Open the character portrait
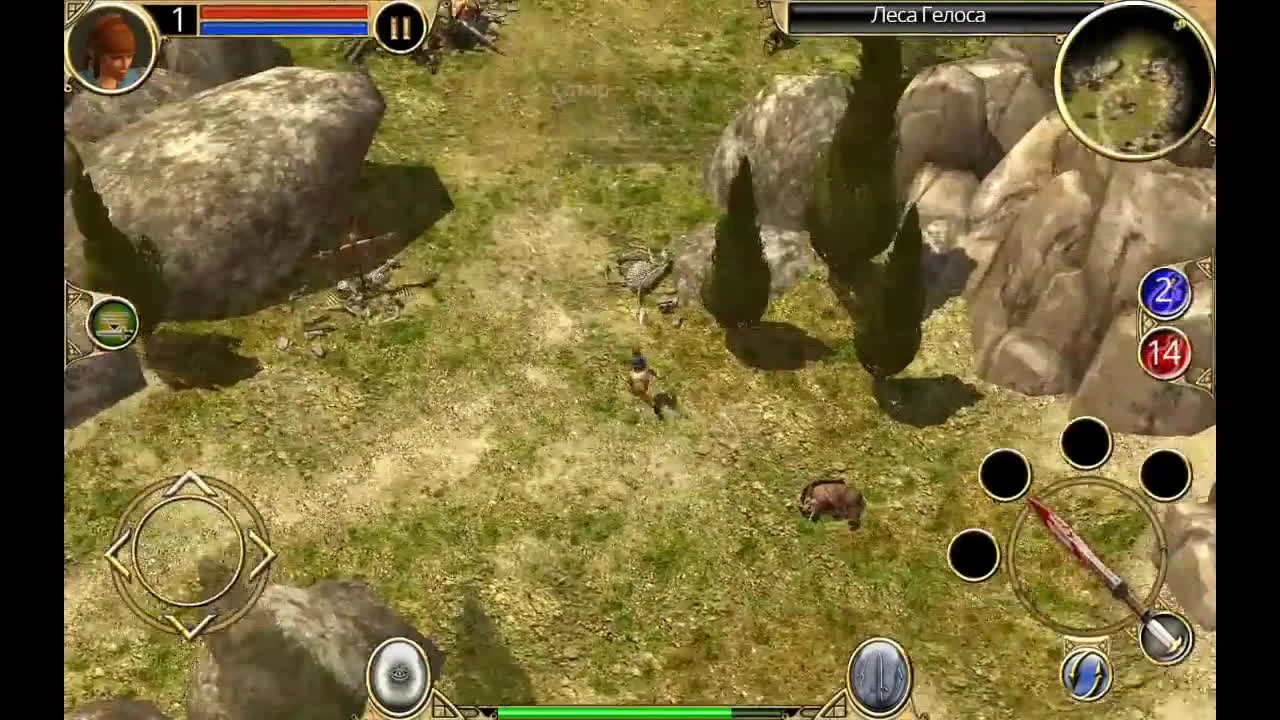This screenshot has width=1280, height=720. tap(112, 50)
